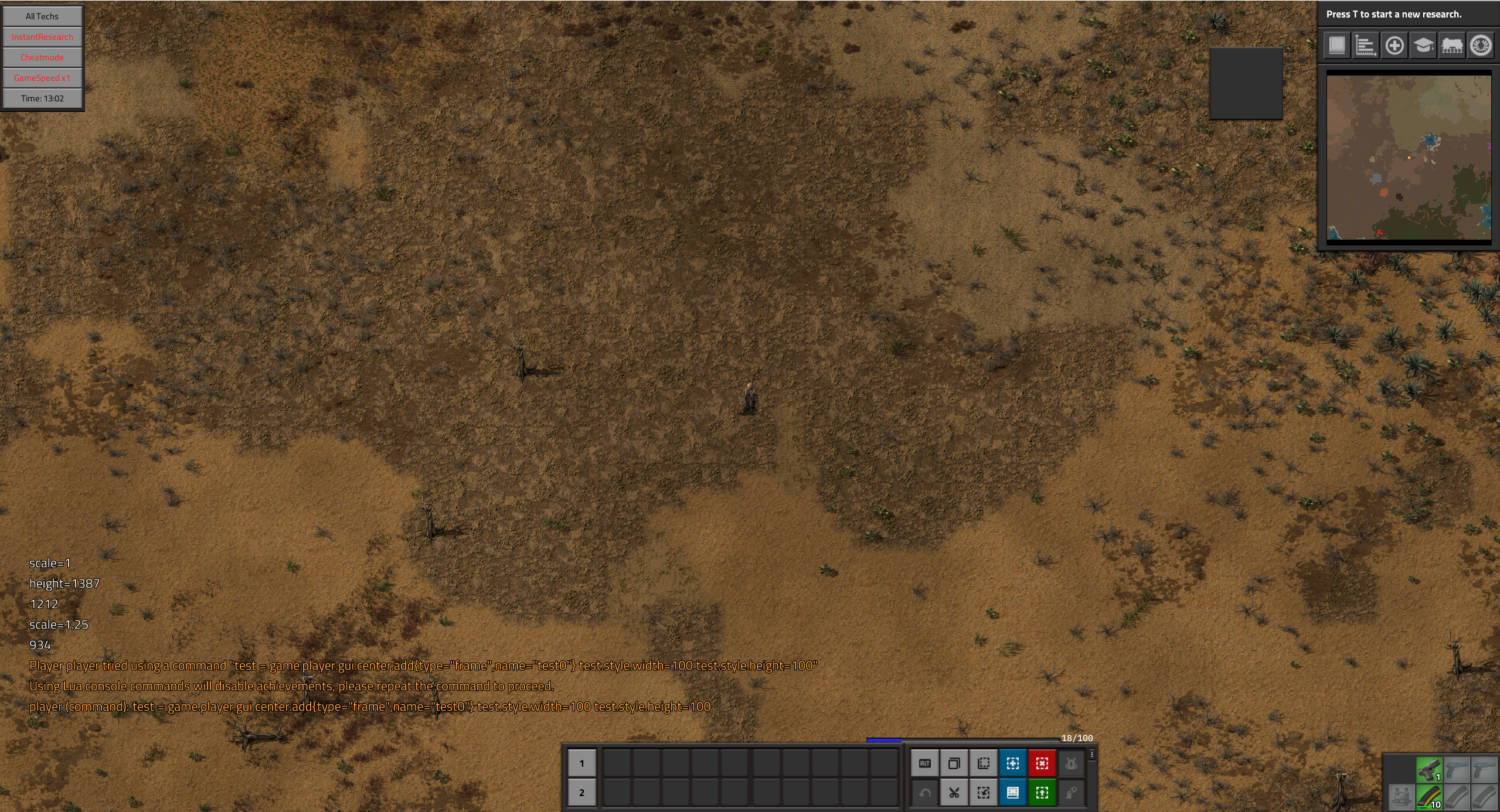1500x812 pixels.
Task: Open tutorials via the graduation cap icon
Action: (x=1423, y=45)
